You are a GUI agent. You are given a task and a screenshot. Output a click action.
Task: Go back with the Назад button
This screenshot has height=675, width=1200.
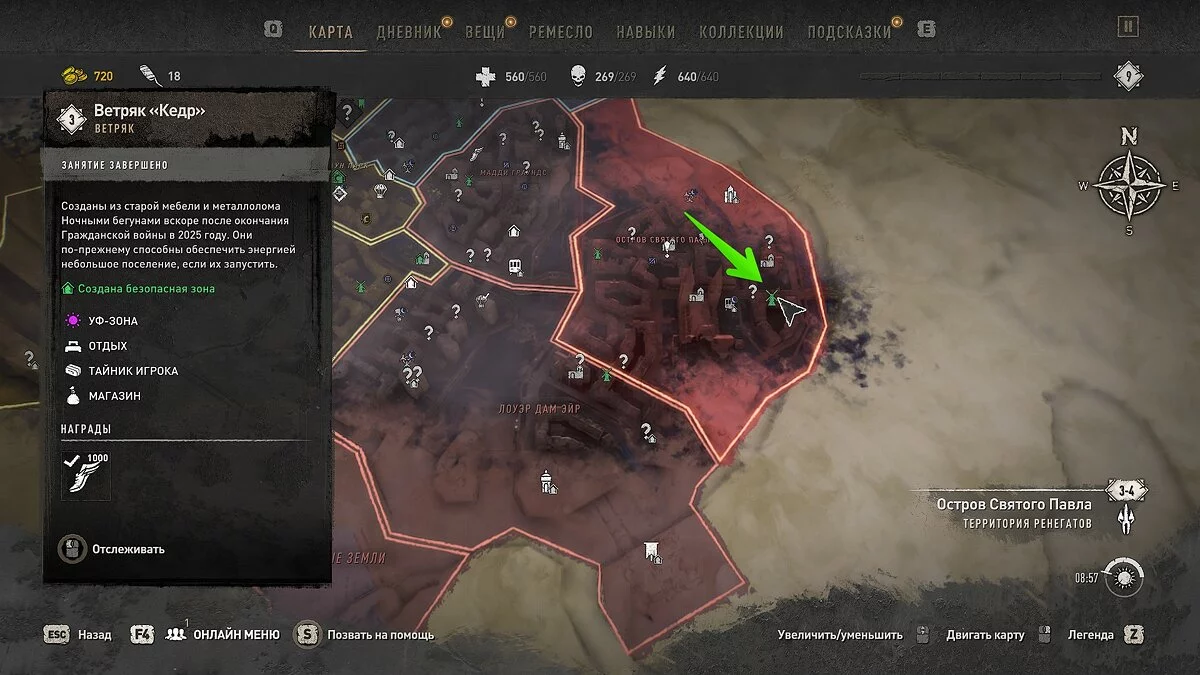(x=94, y=634)
